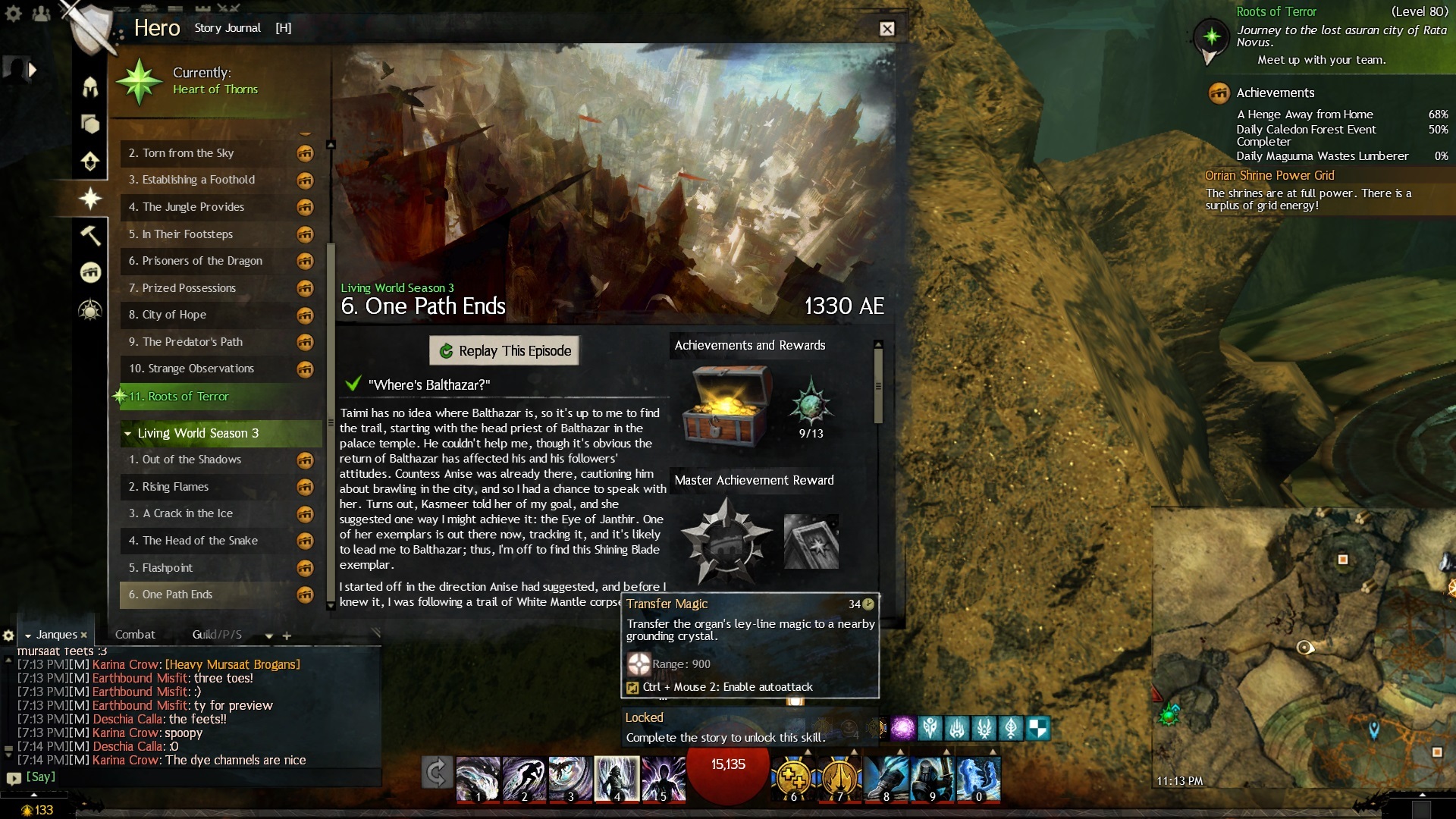
Task: Switch to the Guild/P/S chat tab
Action: click(x=217, y=635)
